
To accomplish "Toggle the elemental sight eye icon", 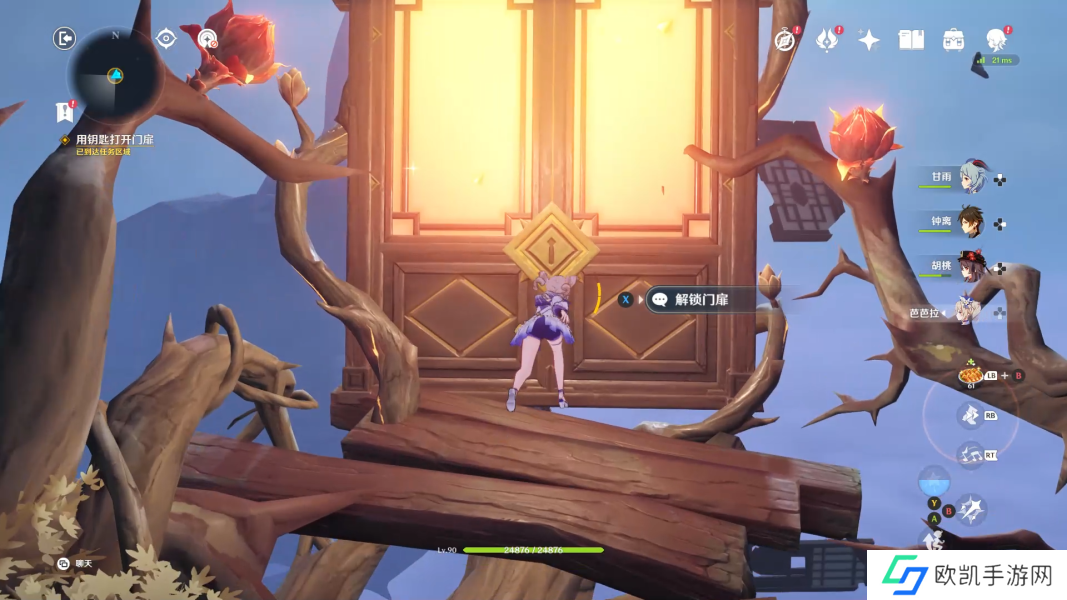I will 166,38.
